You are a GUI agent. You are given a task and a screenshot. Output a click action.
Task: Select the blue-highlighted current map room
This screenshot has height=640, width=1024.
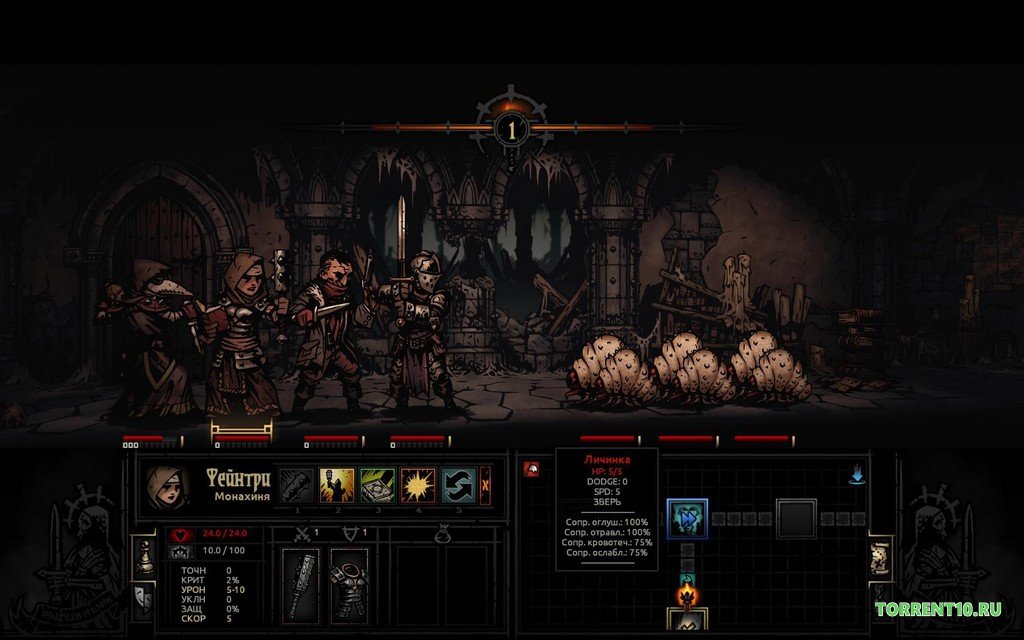[x=687, y=518]
